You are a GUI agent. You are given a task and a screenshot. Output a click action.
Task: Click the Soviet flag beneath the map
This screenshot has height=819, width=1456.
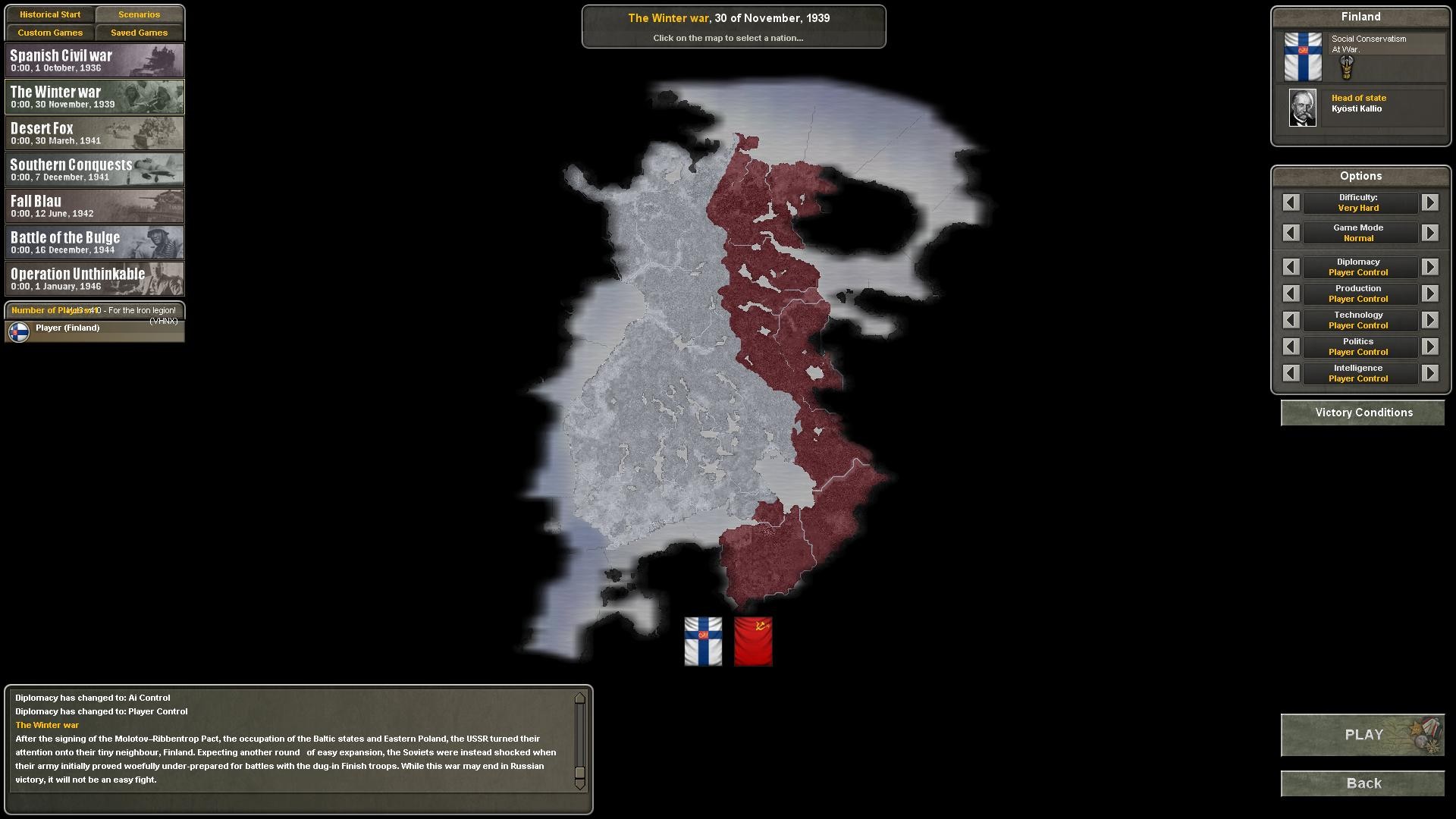[x=755, y=641]
